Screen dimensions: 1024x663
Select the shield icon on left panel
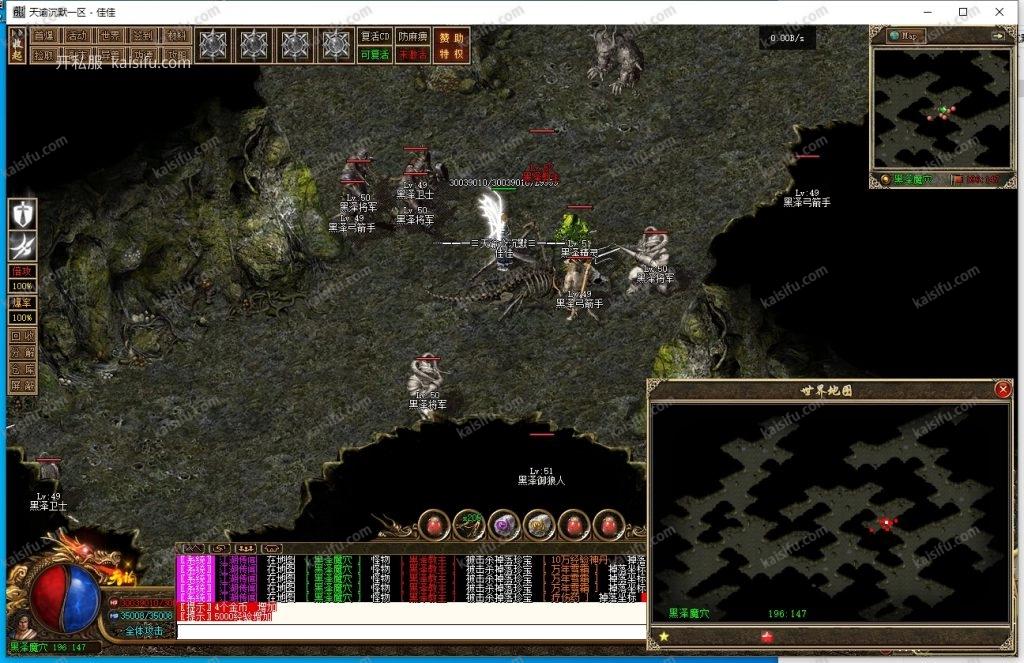point(23,214)
